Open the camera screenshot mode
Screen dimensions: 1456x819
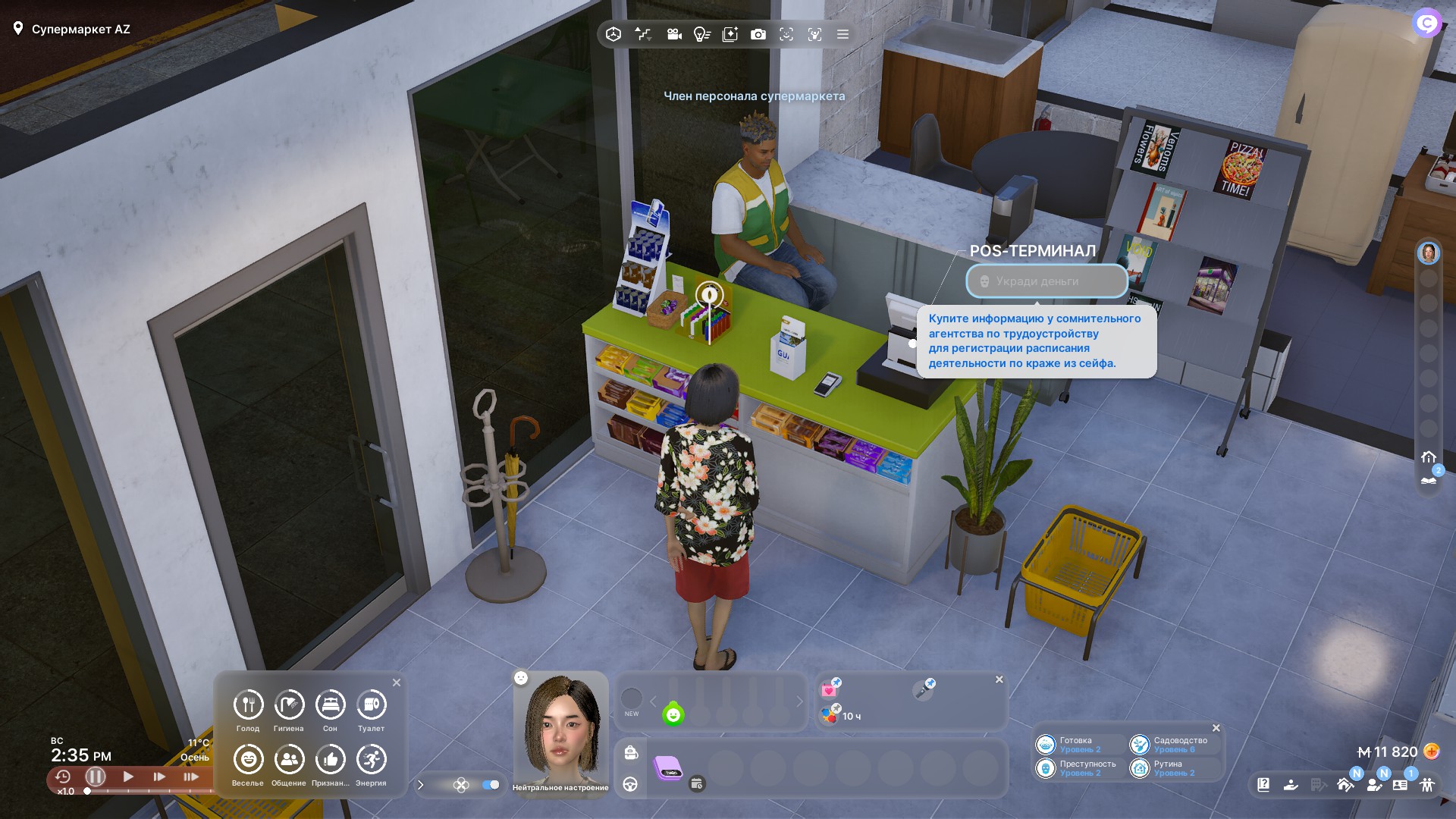pos(758,34)
